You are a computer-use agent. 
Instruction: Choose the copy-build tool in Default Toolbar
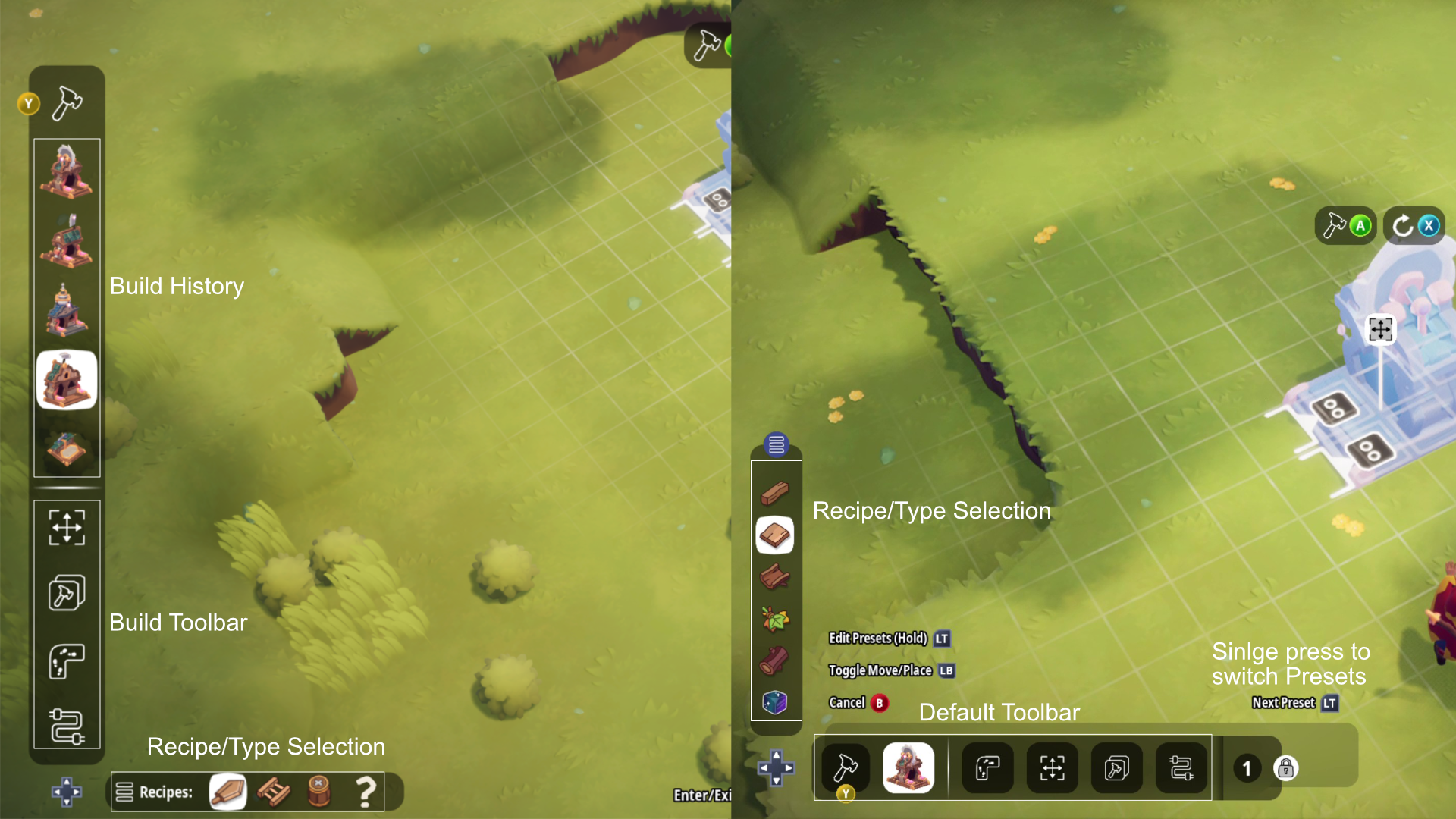tap(1116, 768)
